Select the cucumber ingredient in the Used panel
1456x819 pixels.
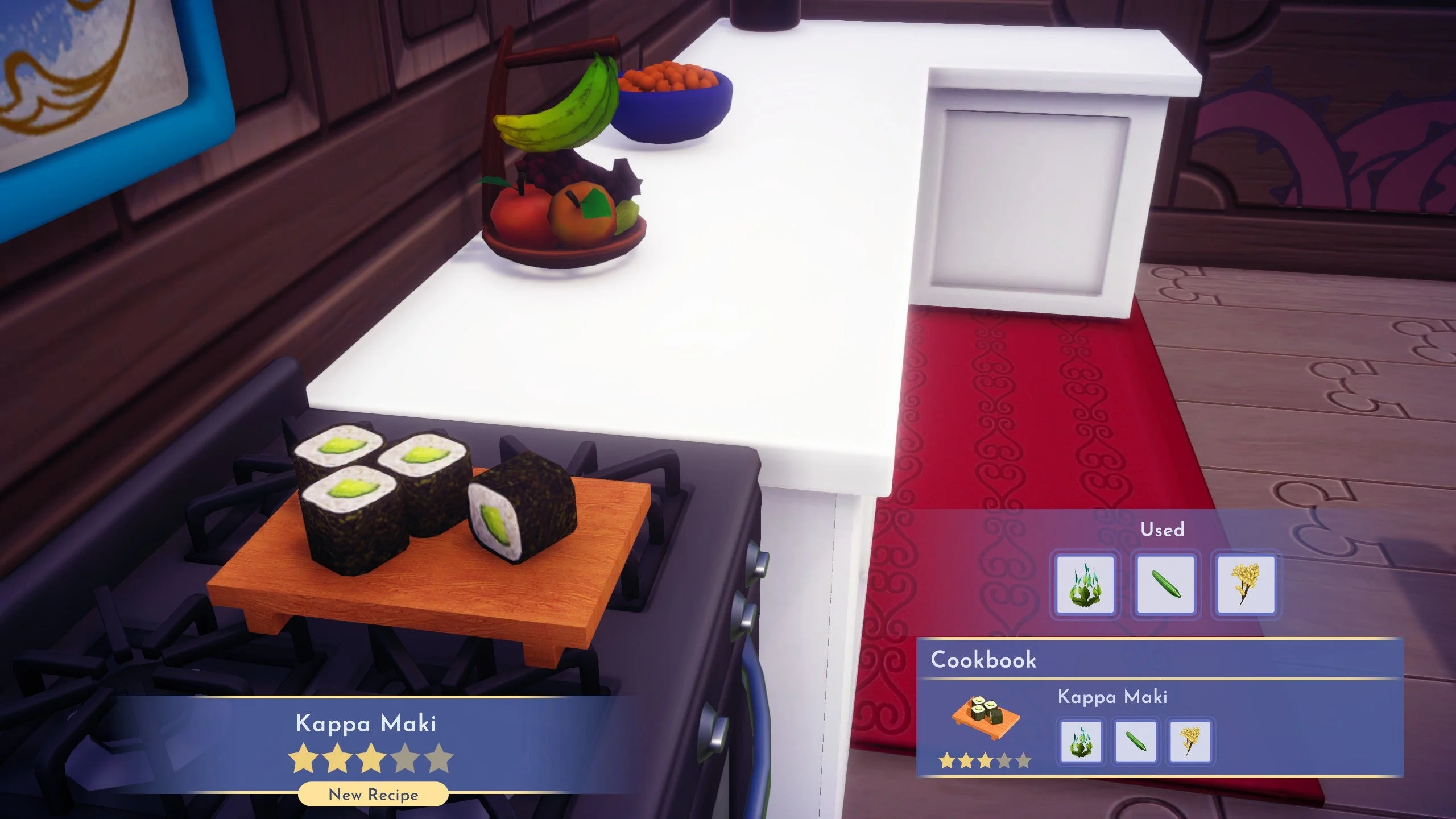pyautogui.click(x=1164, y=583)
